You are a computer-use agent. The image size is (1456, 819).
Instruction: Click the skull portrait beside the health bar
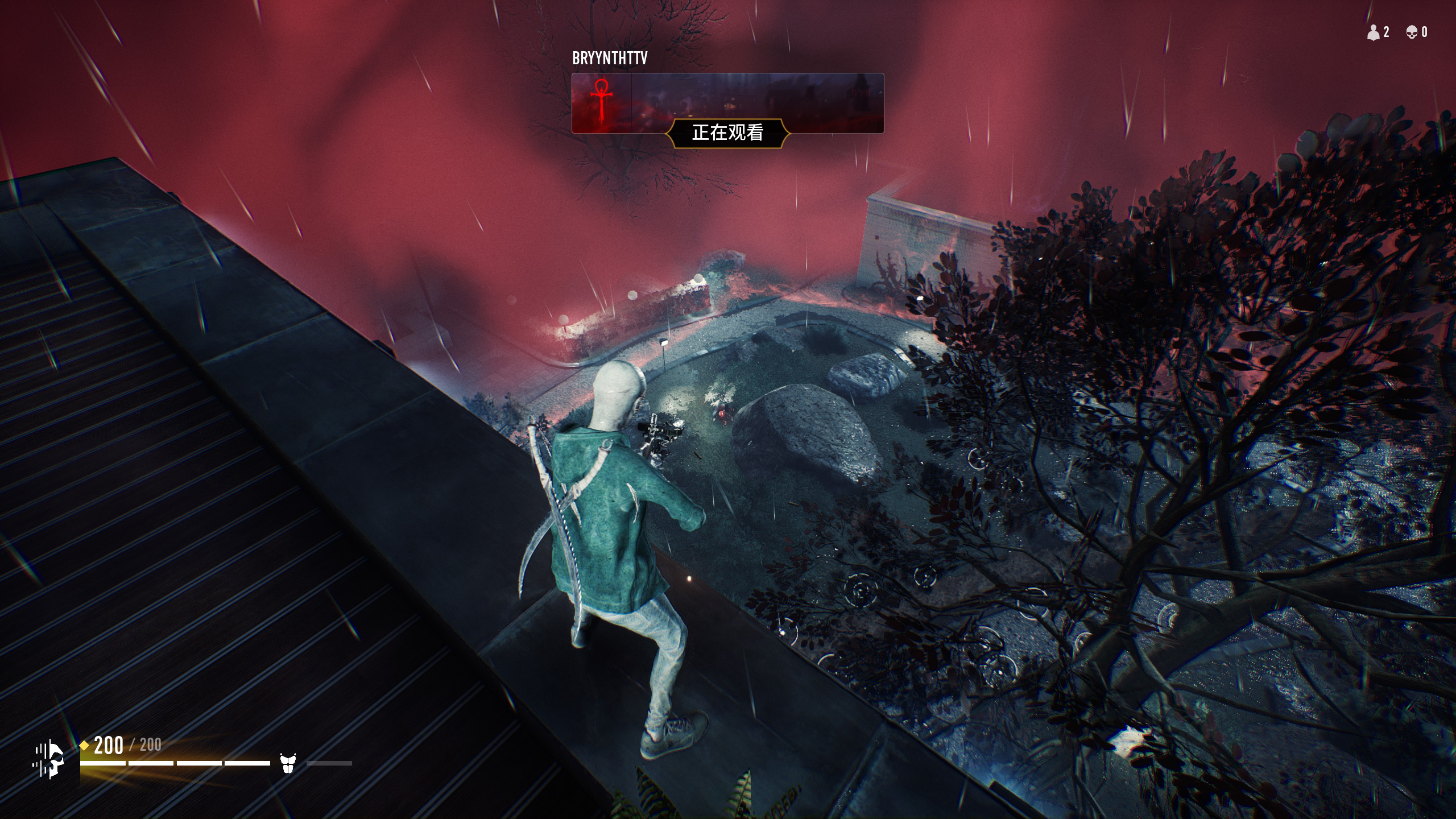[50, 759]
